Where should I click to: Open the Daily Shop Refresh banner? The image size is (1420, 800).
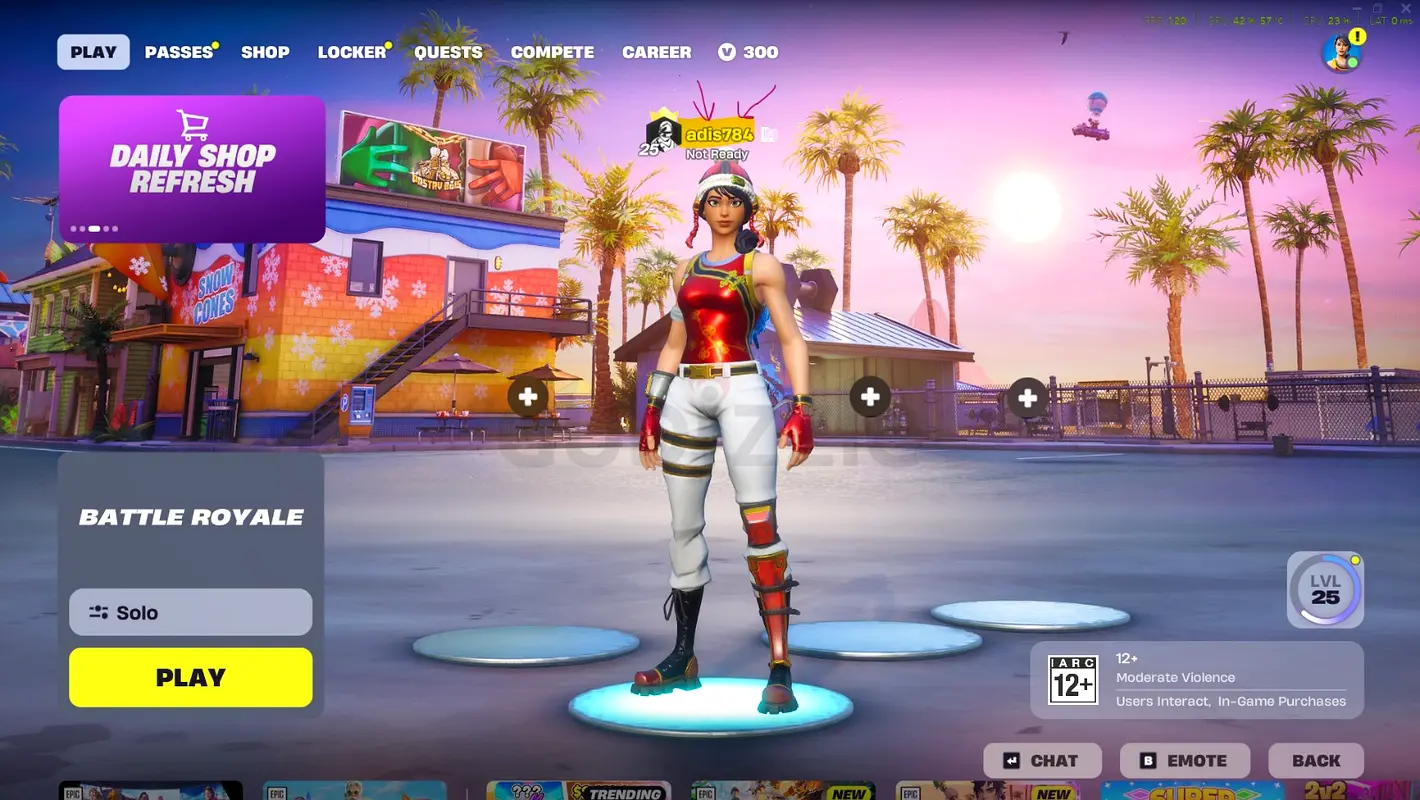tap(192, 169)
